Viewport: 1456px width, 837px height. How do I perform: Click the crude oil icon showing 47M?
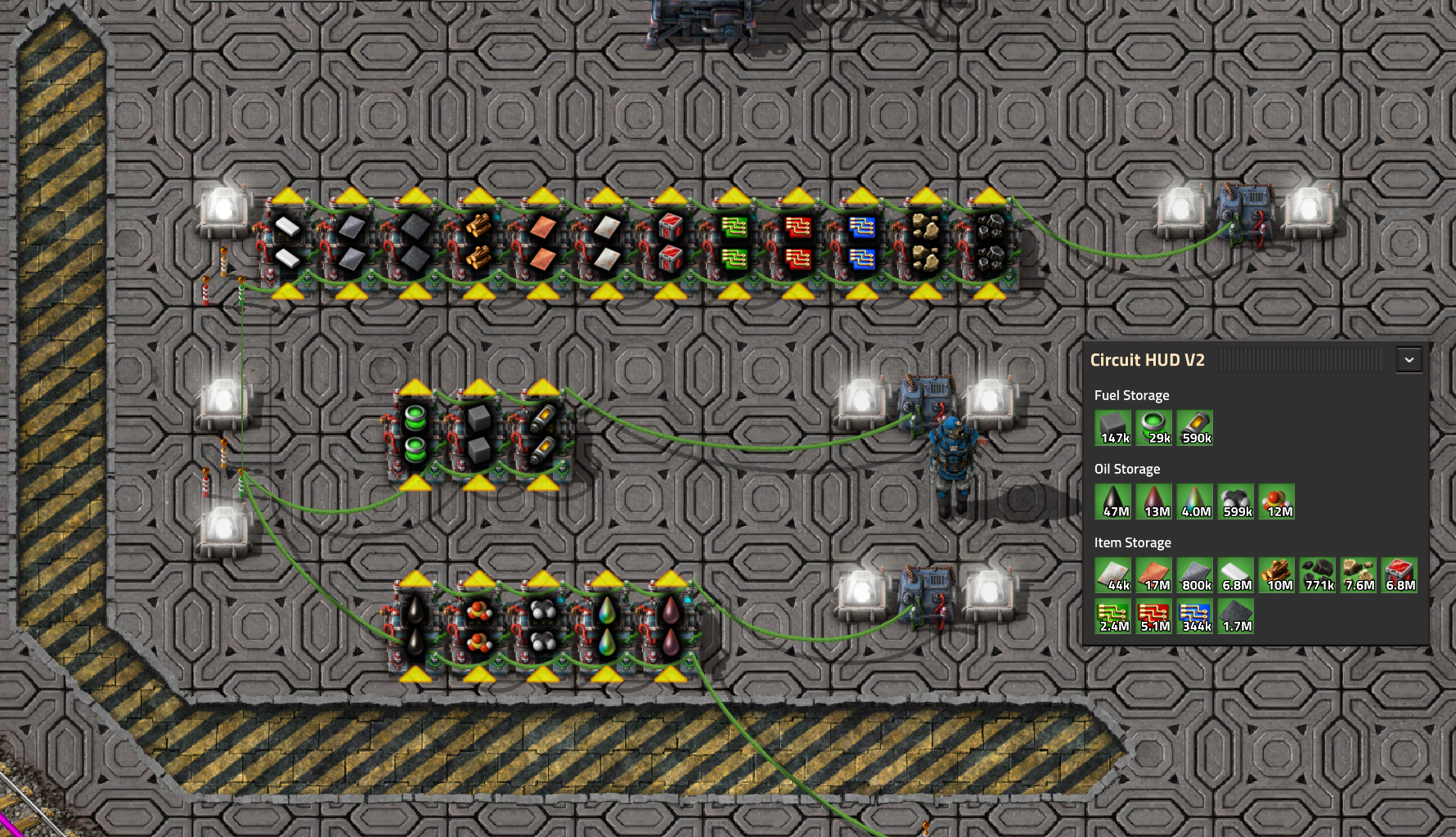1112,501
